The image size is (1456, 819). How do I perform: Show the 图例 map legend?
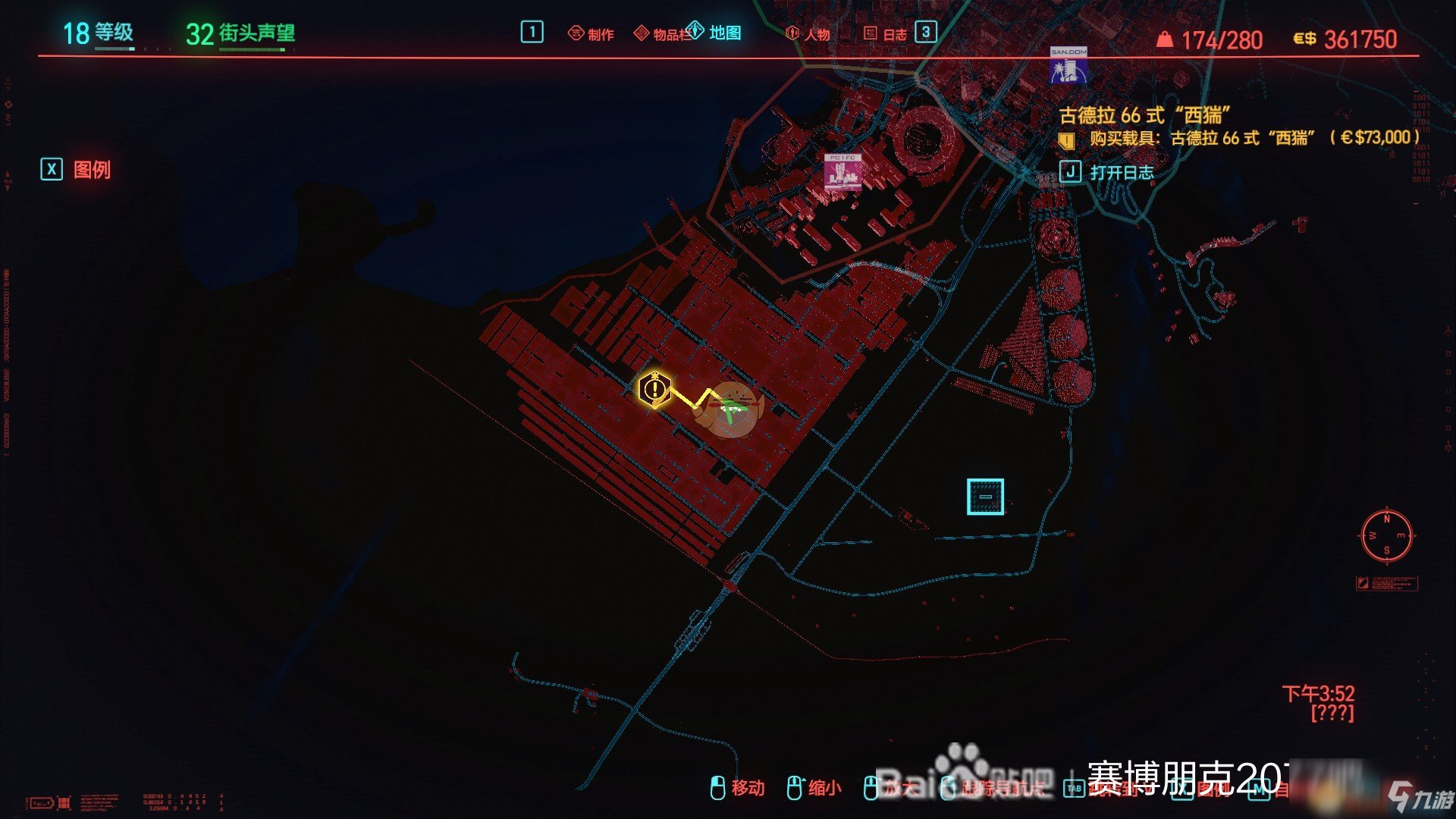tap(77, 169)
